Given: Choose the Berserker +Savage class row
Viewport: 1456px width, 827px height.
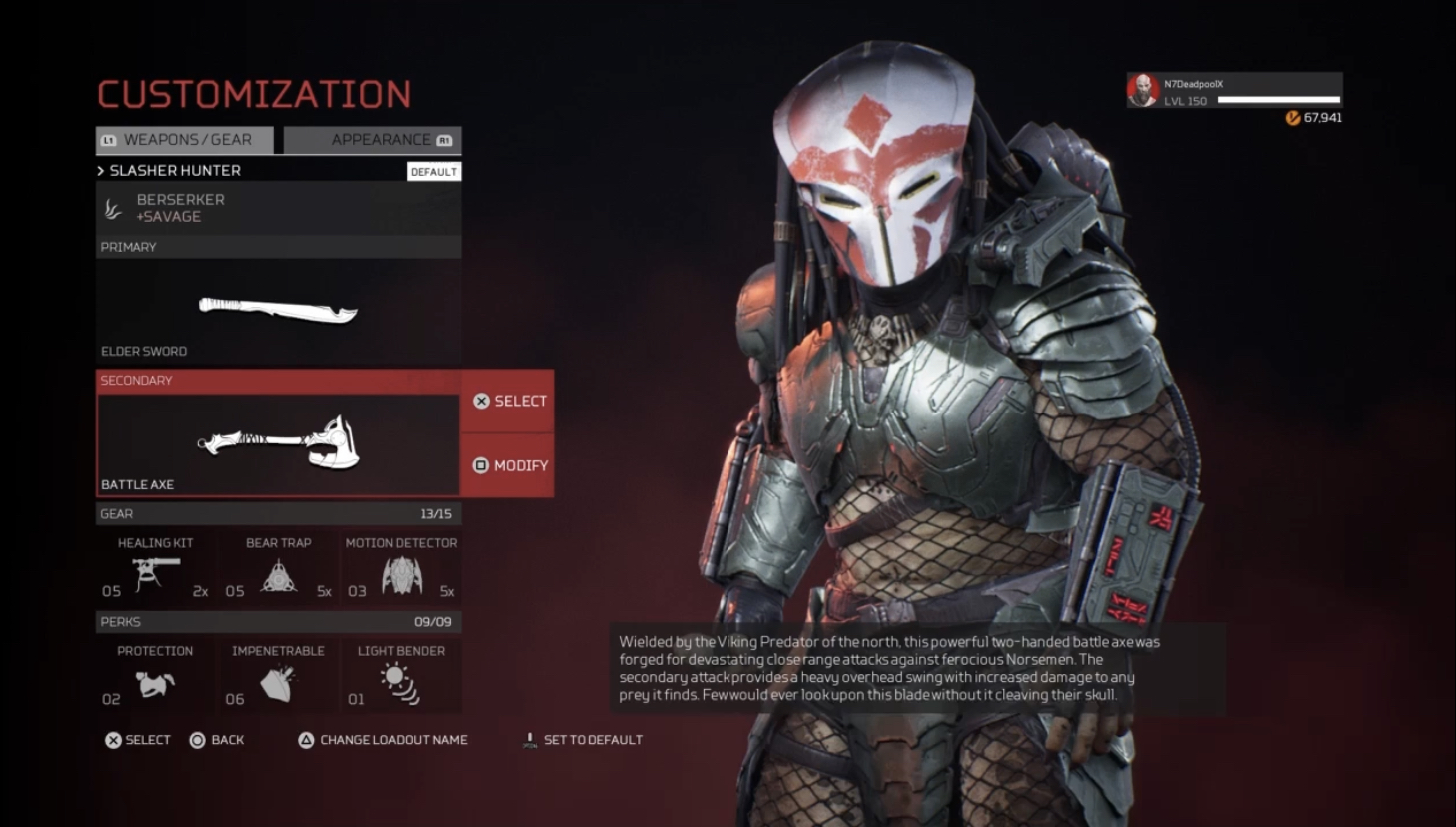Looking at the screenshot, I should click(278, 208).
